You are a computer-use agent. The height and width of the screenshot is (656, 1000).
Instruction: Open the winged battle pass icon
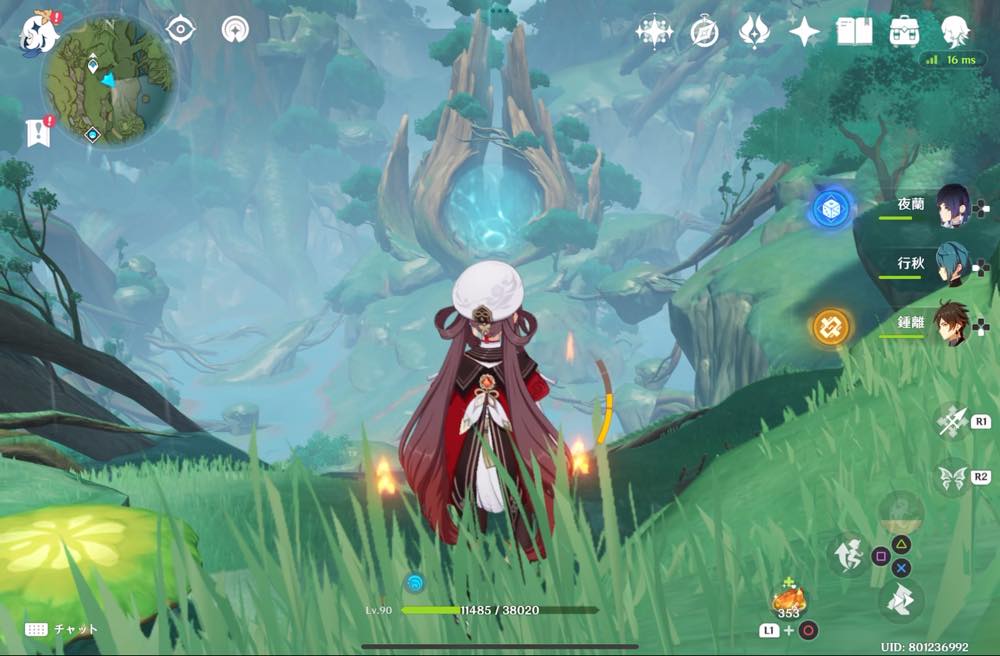tap(754, 32)
